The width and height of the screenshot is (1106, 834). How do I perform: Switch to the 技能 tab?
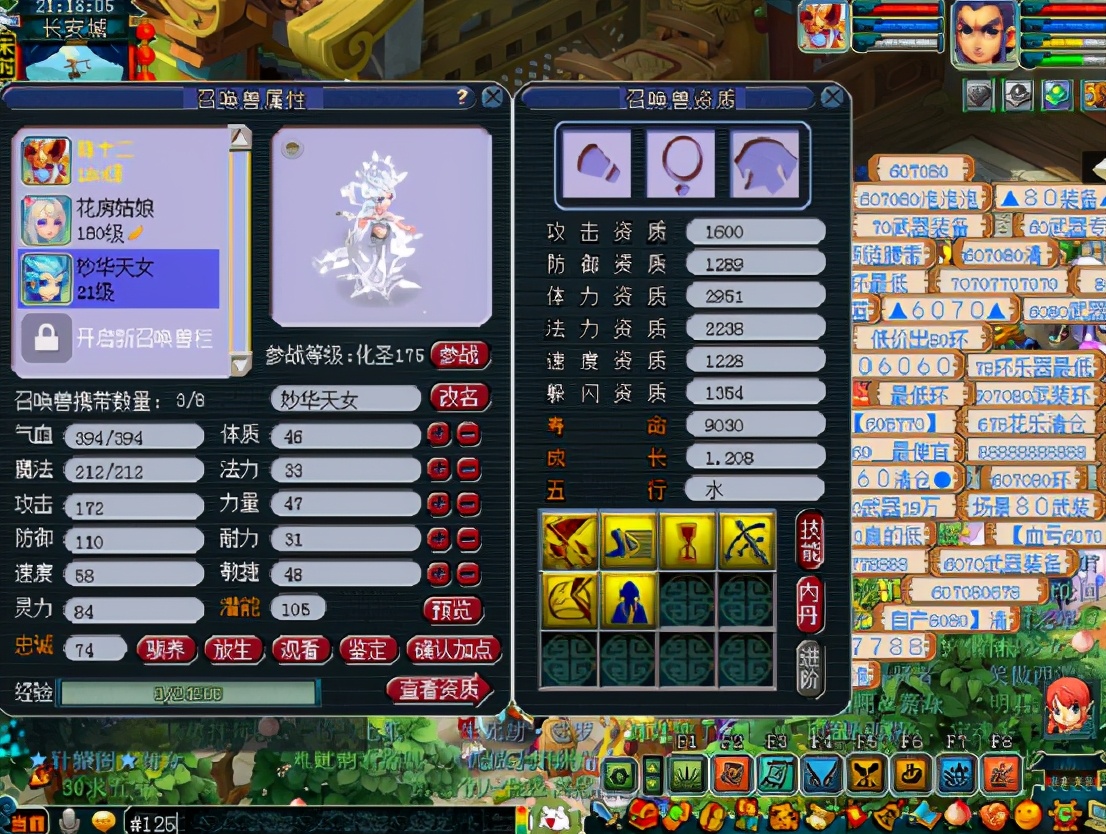pyautogui.click(x=810, y=541)
